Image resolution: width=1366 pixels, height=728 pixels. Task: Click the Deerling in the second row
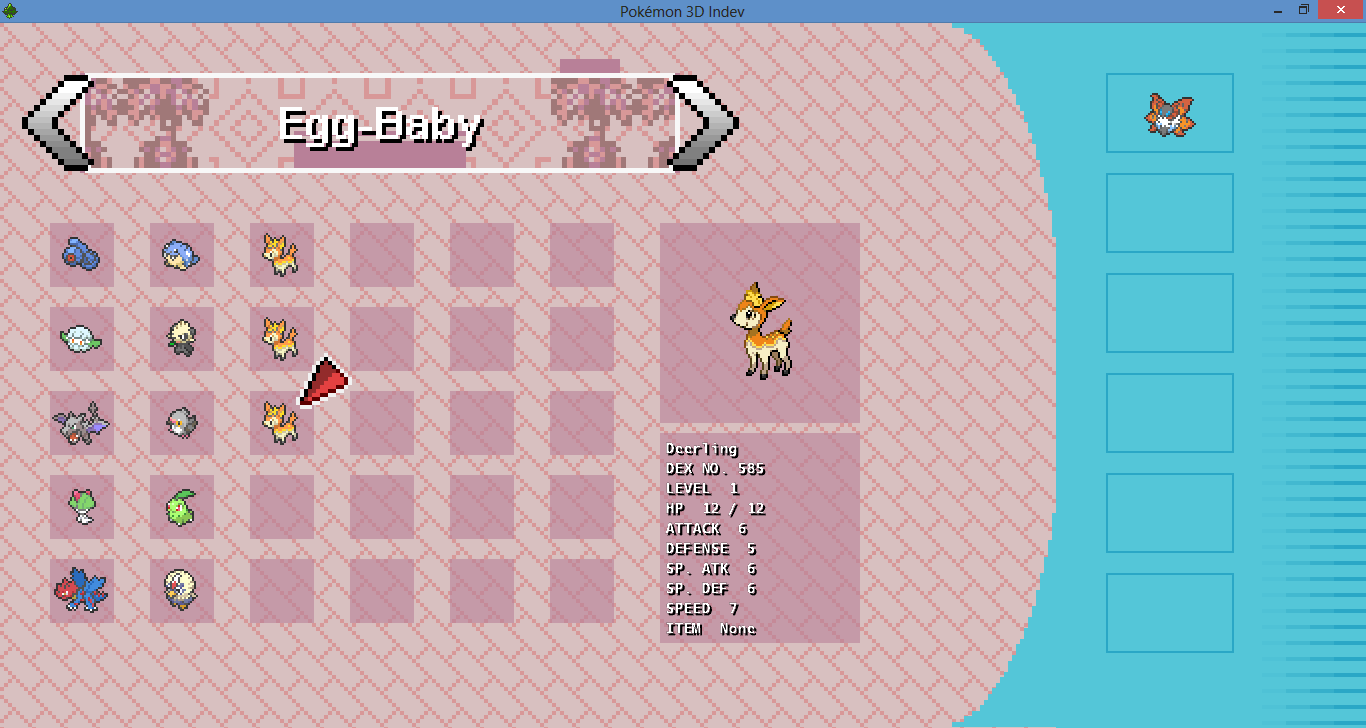281,340
